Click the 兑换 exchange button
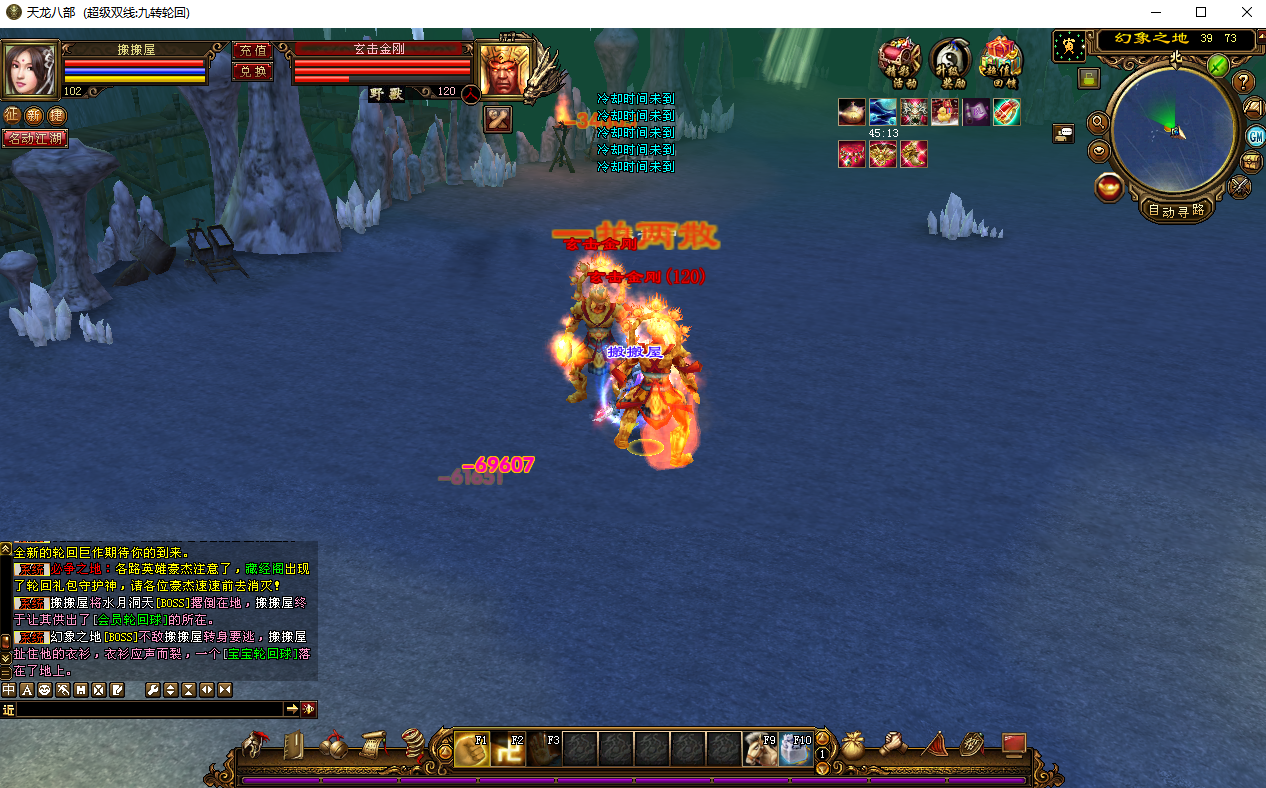Image resolution: width=1266 pixels, height=788 pixels. (252, 71)
